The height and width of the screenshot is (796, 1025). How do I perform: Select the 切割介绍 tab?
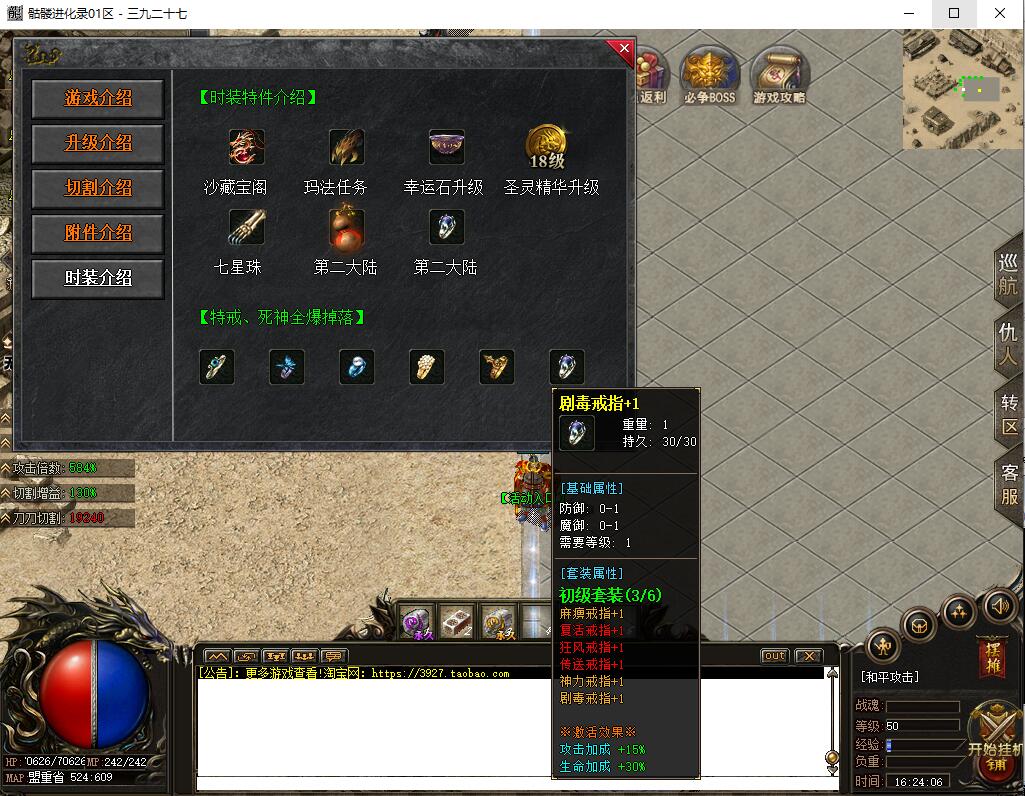98,188
